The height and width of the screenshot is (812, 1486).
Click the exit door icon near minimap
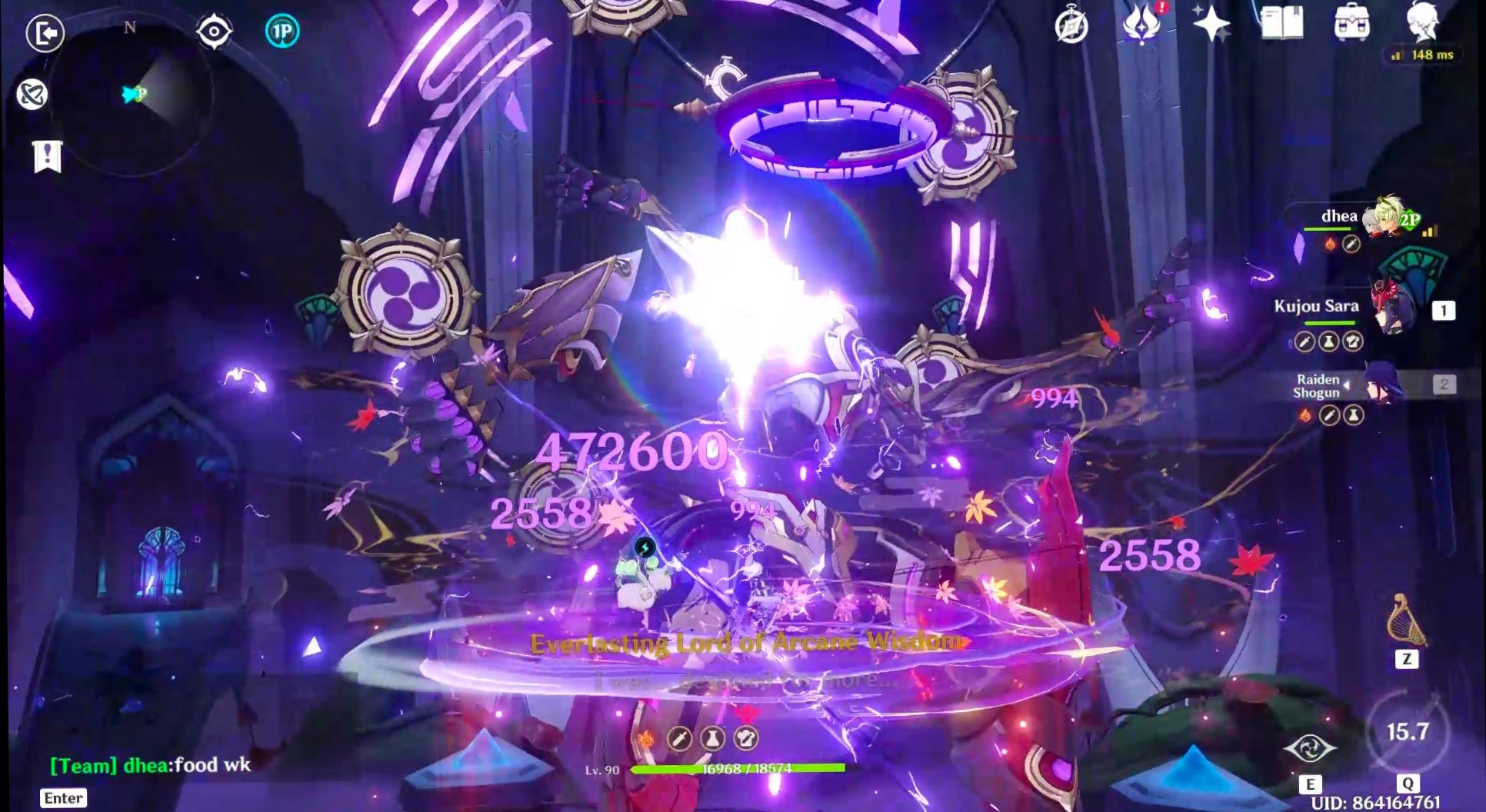pyautogui.click(x=45, y=33)
